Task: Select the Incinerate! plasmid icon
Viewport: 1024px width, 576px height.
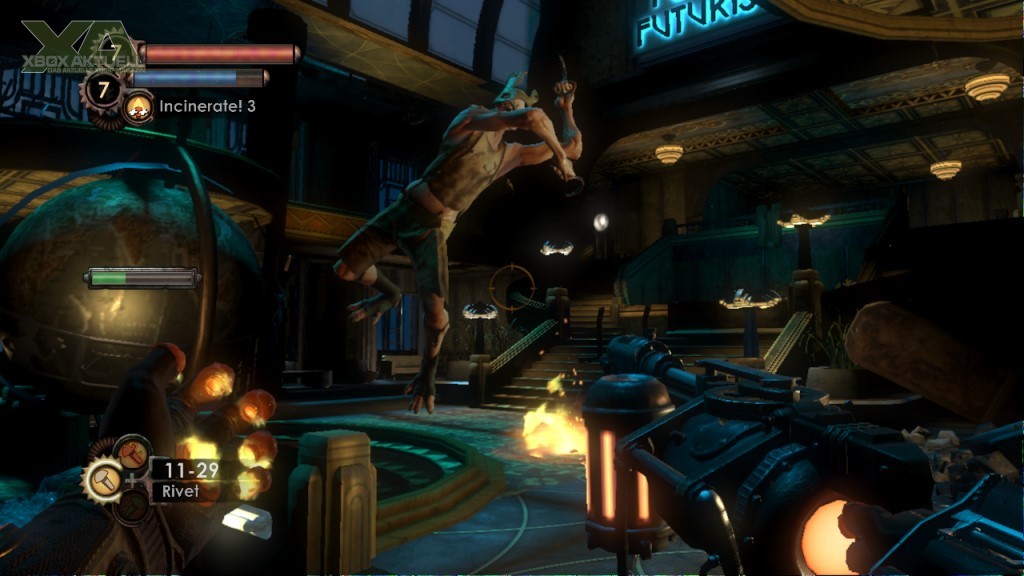Action: pos(139,105)
